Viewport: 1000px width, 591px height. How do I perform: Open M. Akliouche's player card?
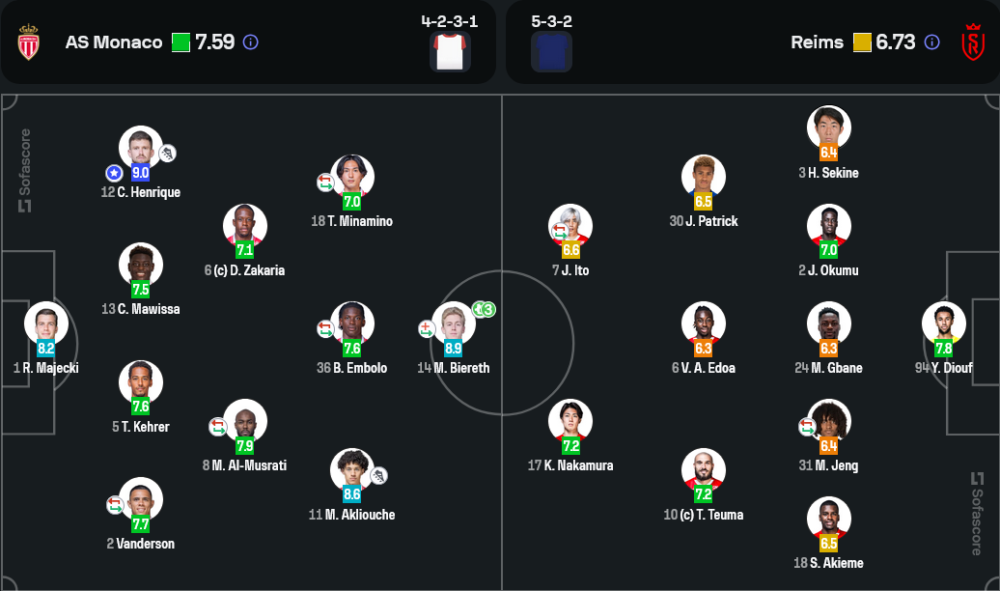[352, 471]
